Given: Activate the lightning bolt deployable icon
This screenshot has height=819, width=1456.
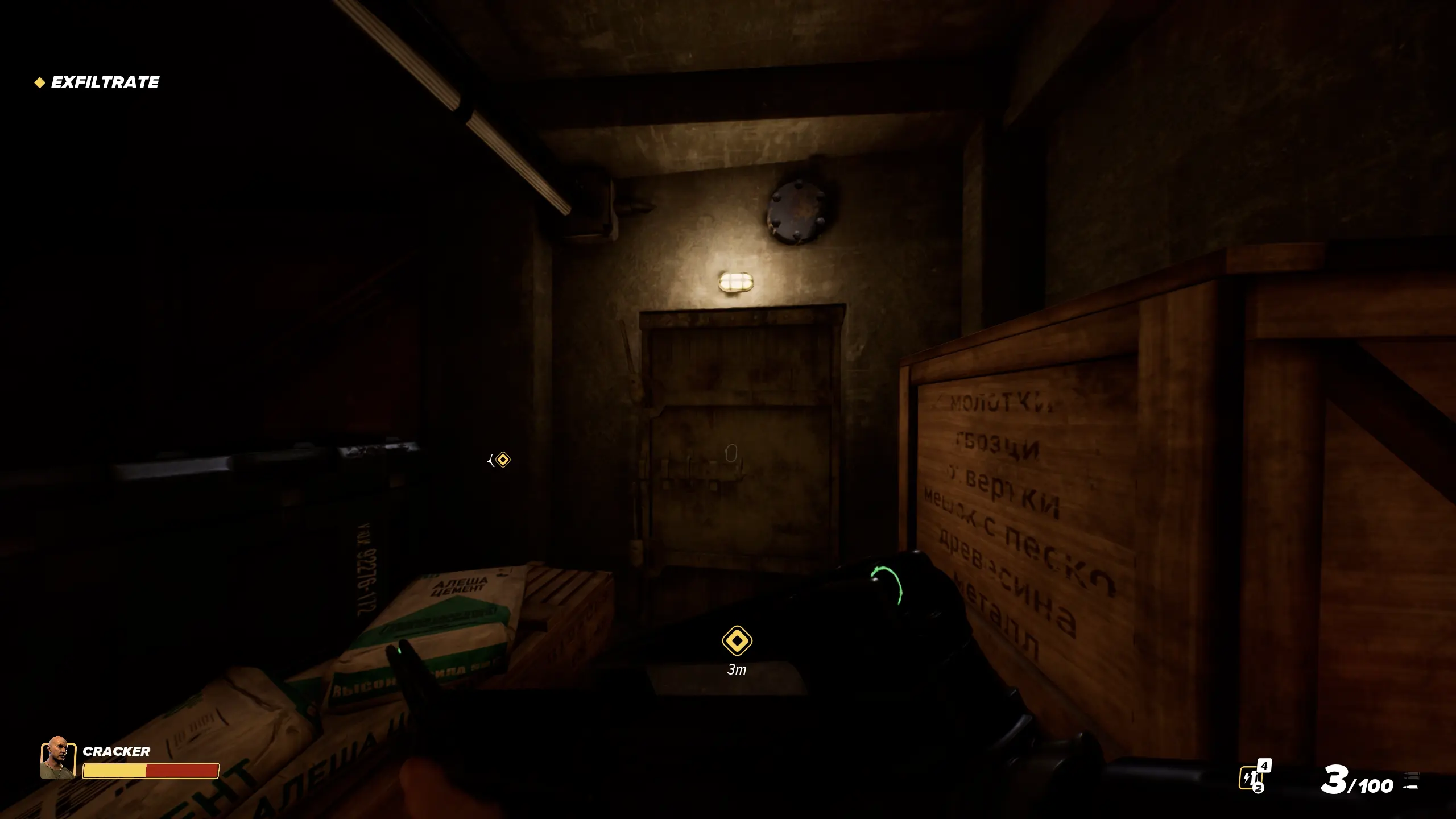Looking at the screenshot, I should pos(1250,777).
